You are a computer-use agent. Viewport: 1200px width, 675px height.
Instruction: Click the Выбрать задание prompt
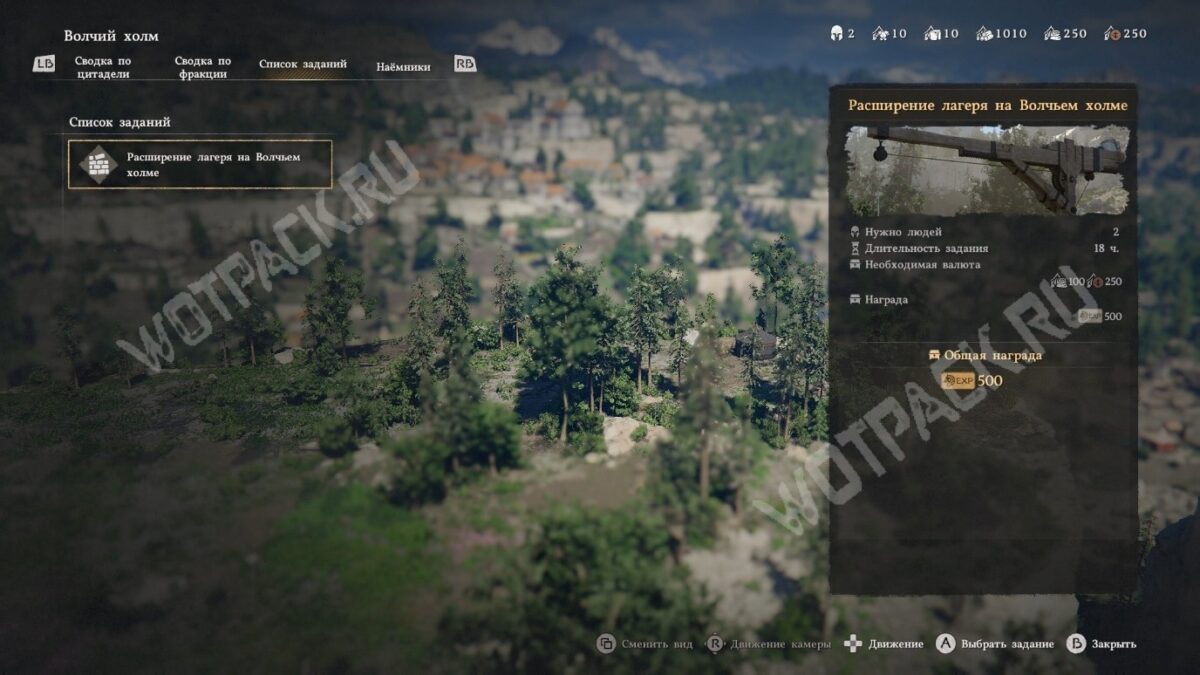click(995, 644)
